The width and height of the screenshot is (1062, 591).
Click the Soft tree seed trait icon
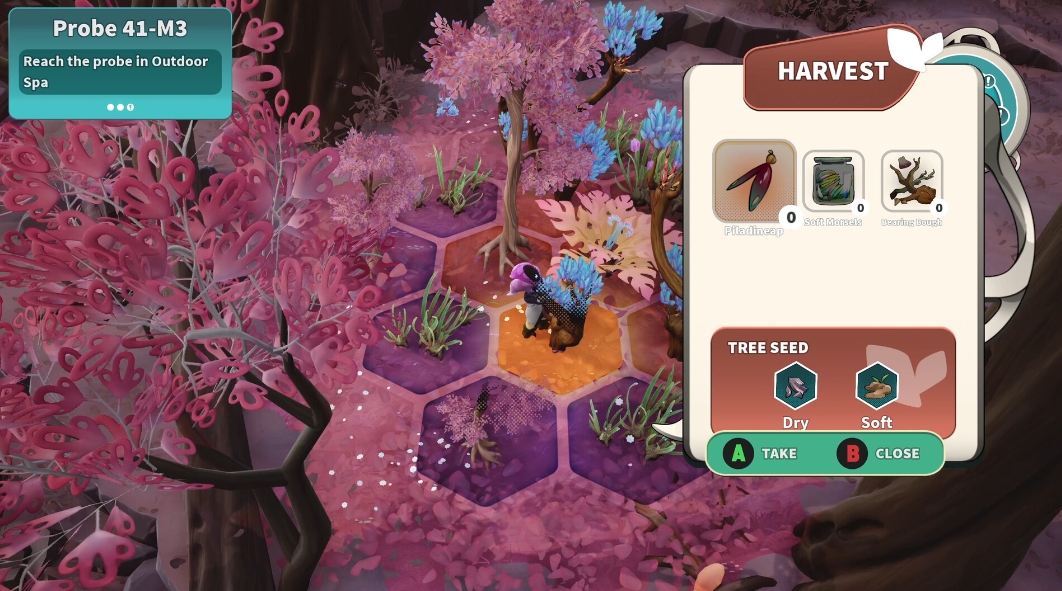(877, 386)
